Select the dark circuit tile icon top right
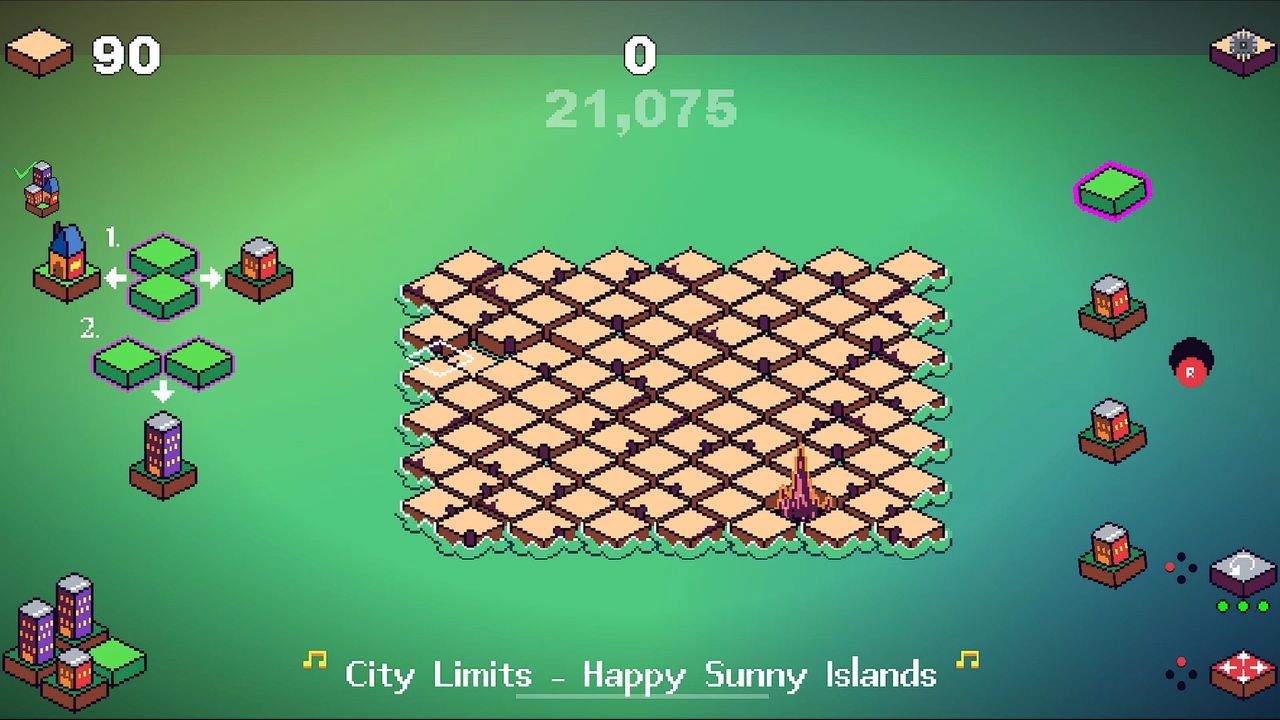The image size is (1280, 720). pyautogui.click(x=1240, y=48)
